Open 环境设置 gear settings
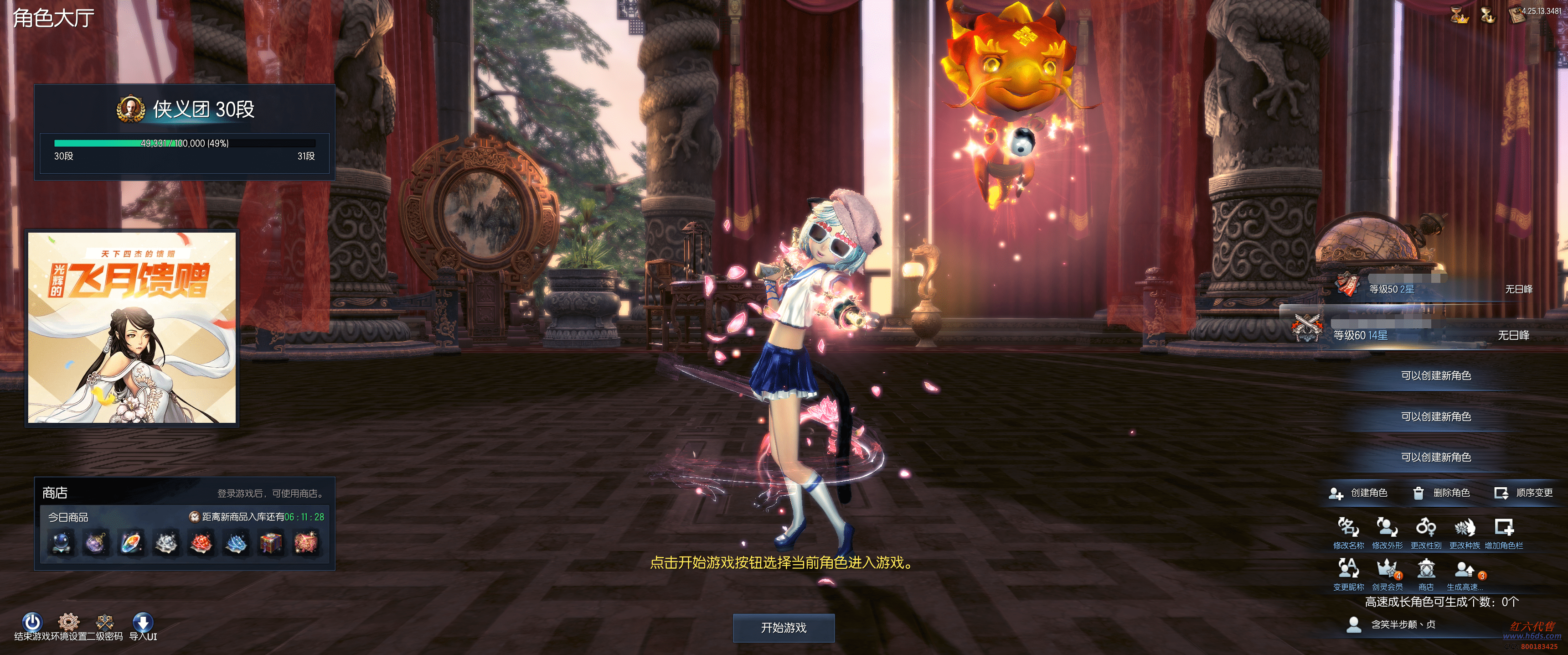The width and height of the screenshot is (1568, 655). [68, 622]
